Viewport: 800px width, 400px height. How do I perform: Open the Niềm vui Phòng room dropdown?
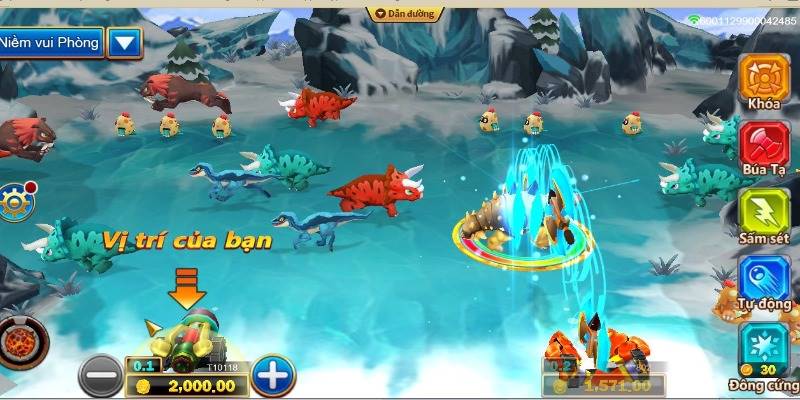(124, 42)
